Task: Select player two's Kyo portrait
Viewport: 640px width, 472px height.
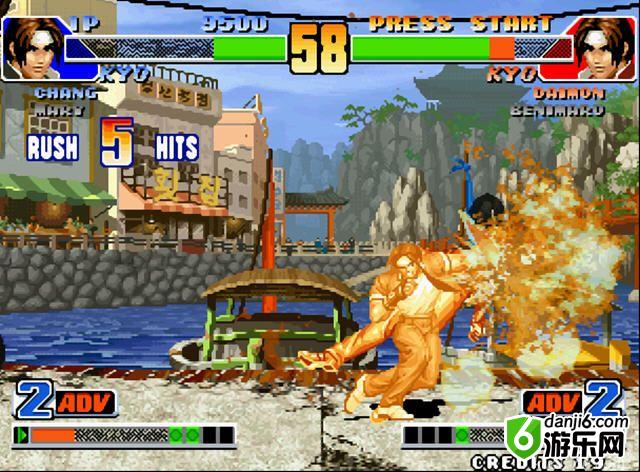Action: click(605, 45)
